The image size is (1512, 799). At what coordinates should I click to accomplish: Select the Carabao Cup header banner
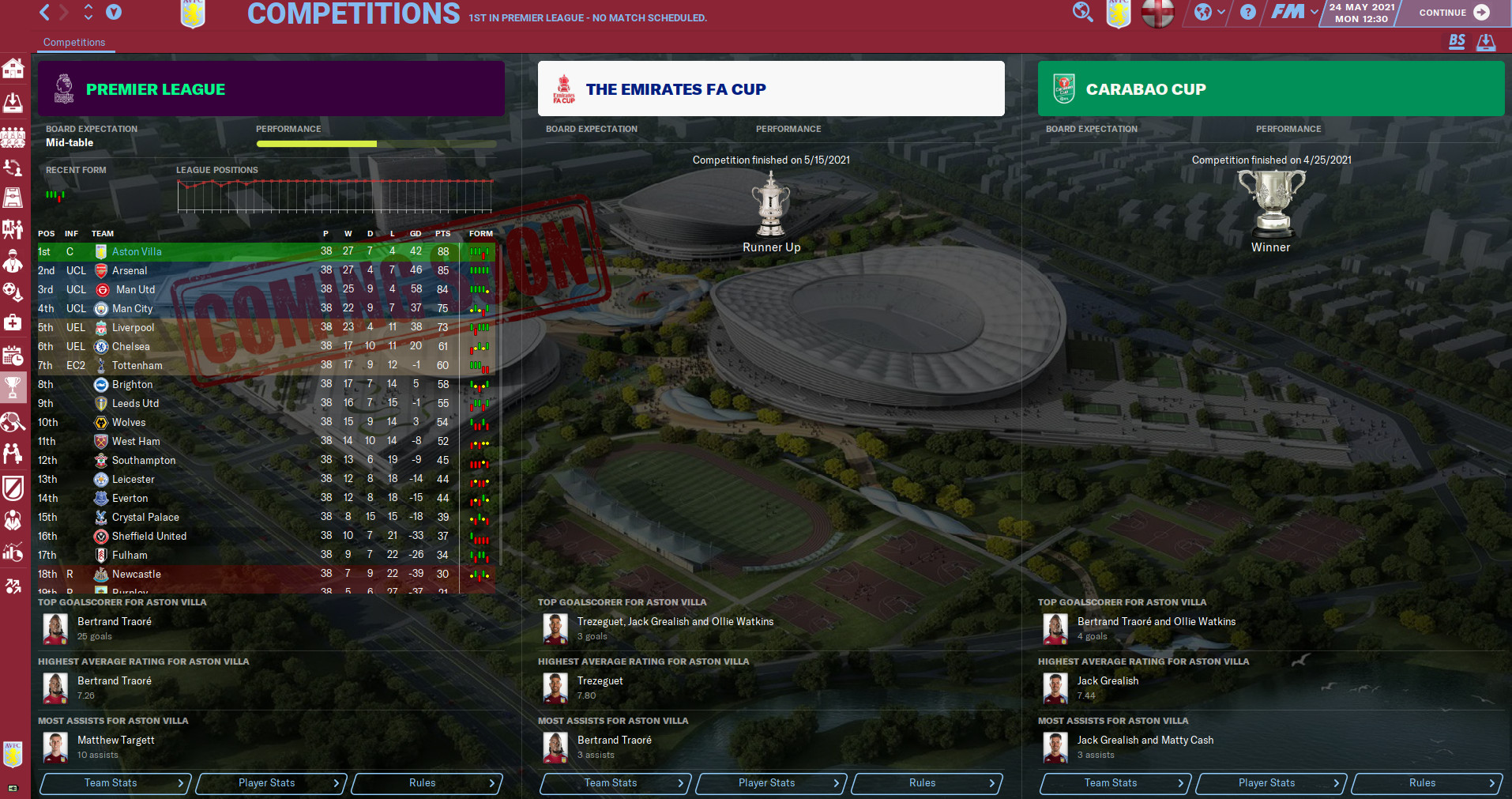coord(1270,89)
